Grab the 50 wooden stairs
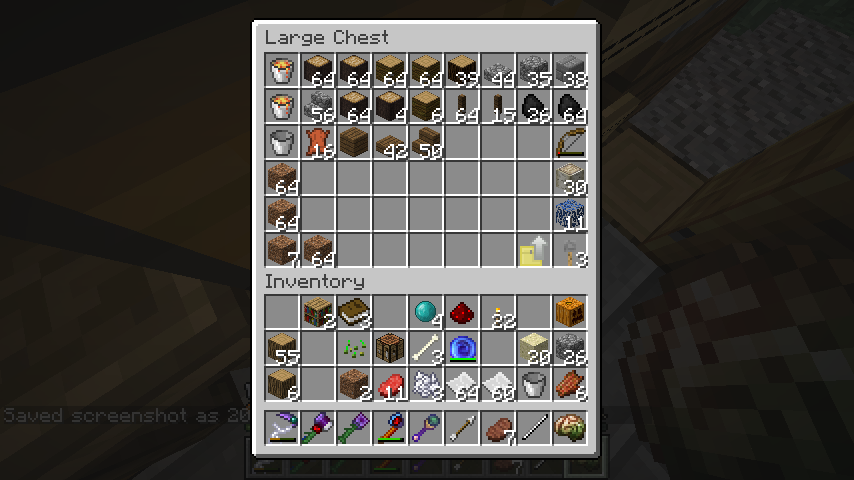This screenshot has height=480, width=854. click(425, 141)
